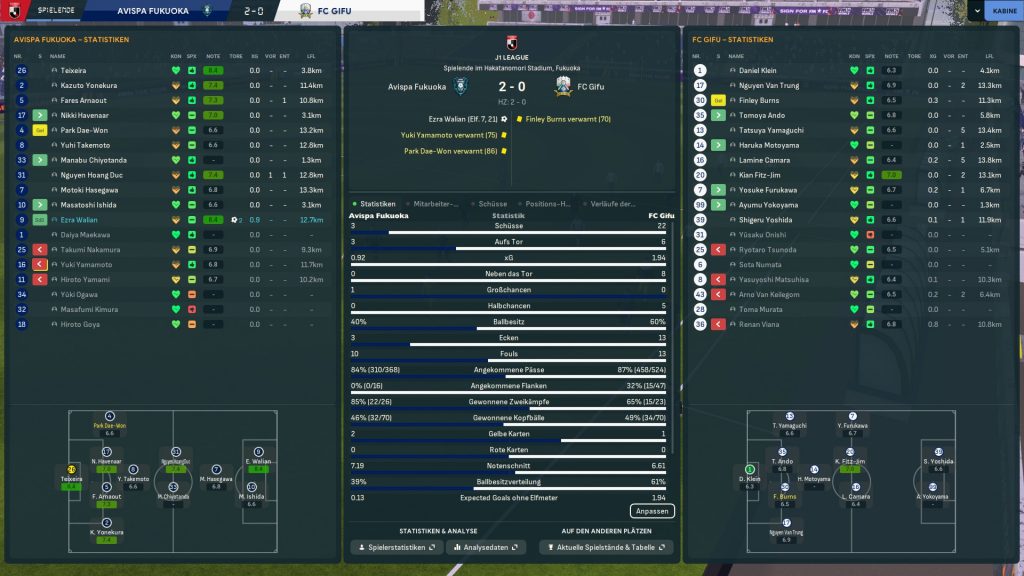This screenshot has width=1024, height=576.
Task: Select the Statistiken tab
Action: pos(377,204)
